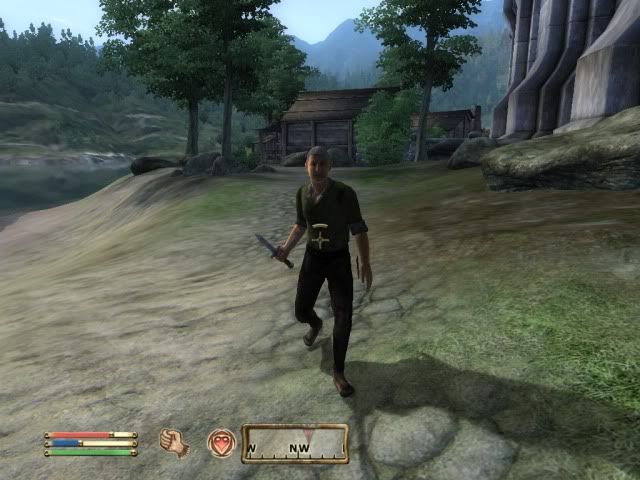
Task: Click the compass direction bar
Action: tap(295, 444)
